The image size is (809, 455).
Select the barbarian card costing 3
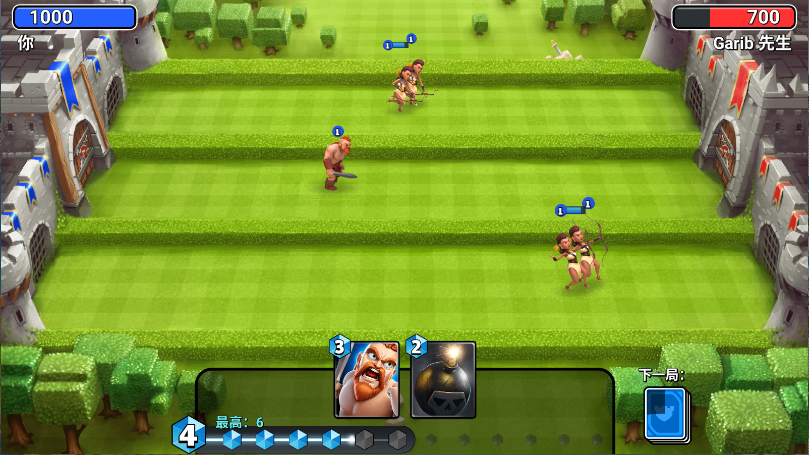click(366, 380)
